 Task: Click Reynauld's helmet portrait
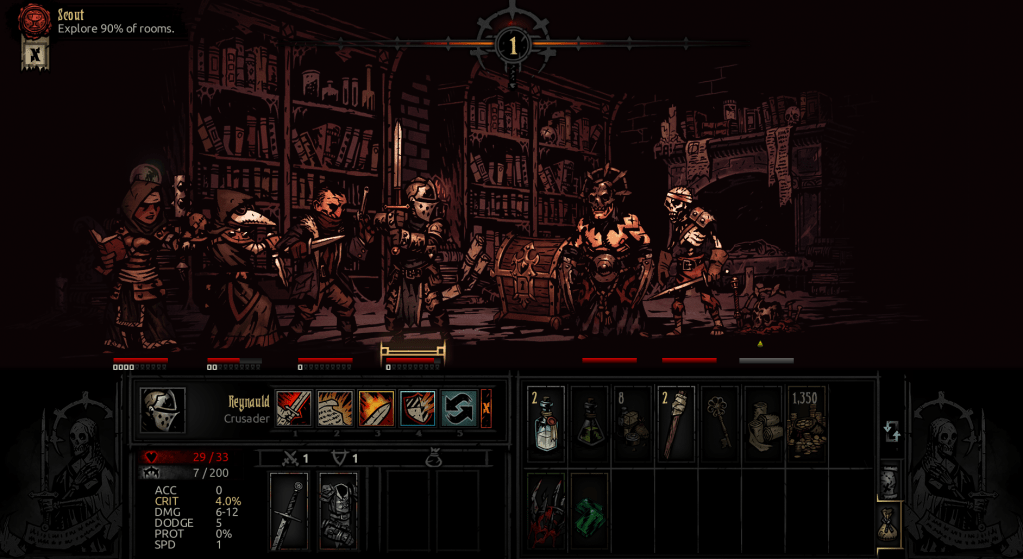[162, 410]
